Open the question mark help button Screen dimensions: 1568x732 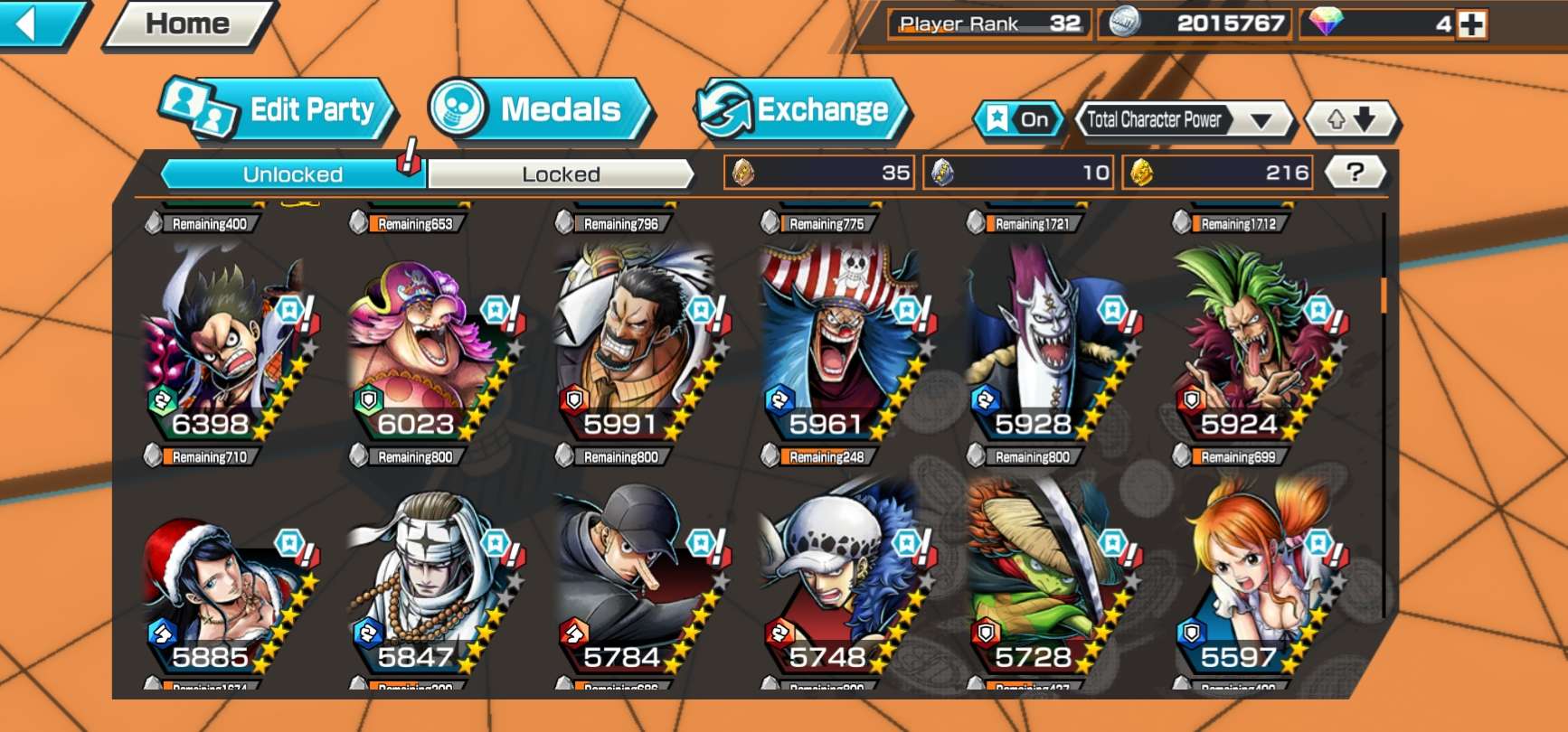(1354, 173)
